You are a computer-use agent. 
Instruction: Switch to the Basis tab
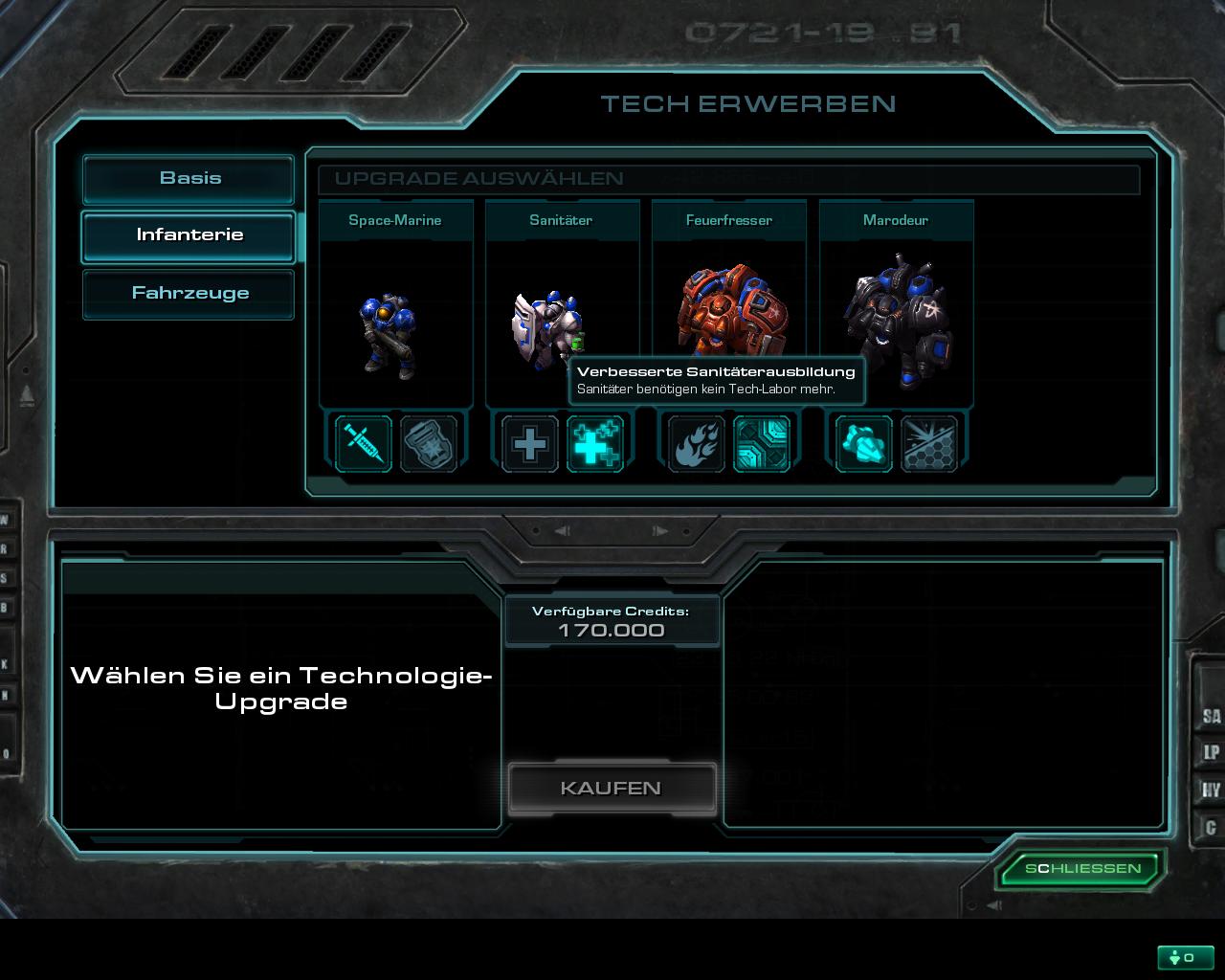[189, 179]
